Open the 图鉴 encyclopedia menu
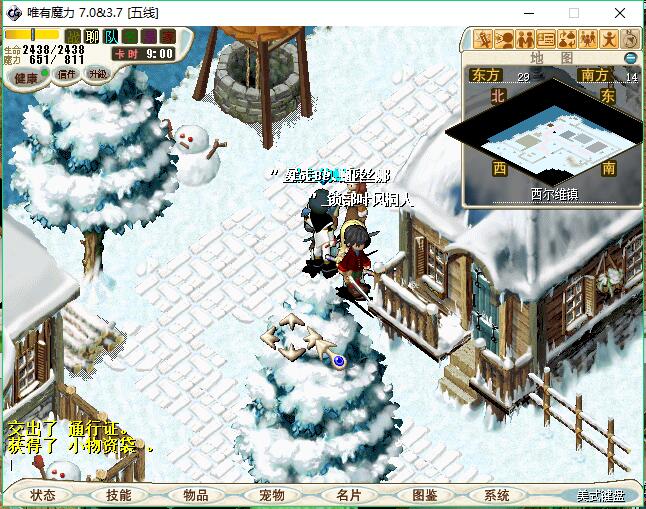Screen dimensions: 646x509 point(424,495)
